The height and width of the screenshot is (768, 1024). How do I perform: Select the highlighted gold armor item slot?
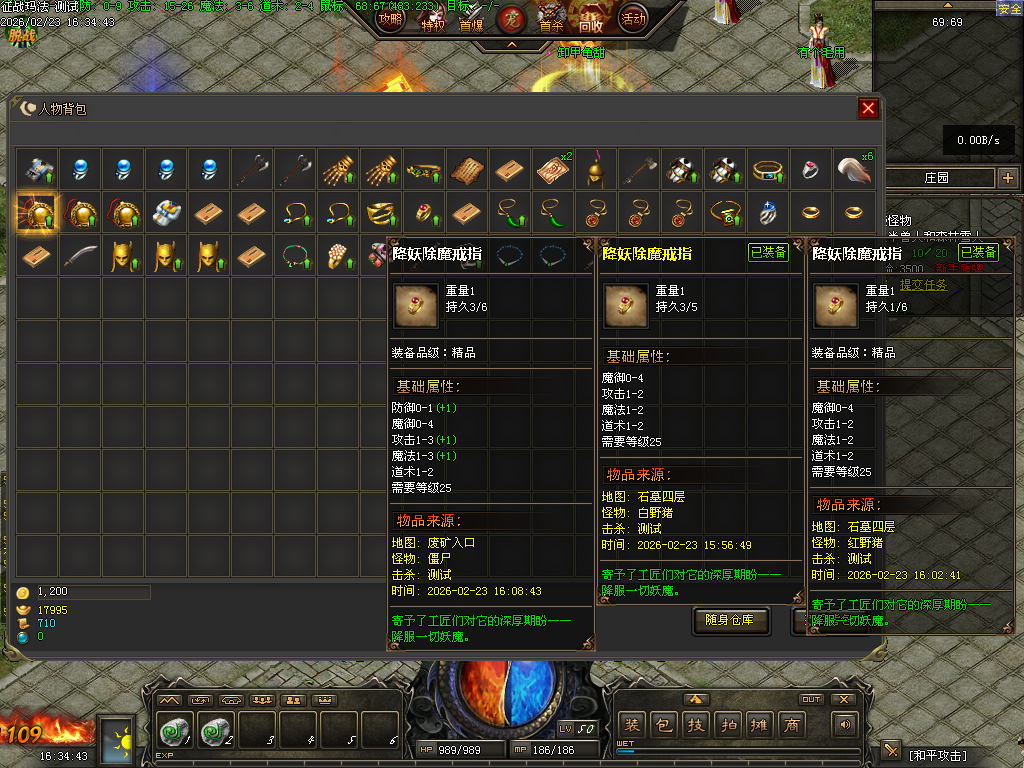[x=37, y=212]
